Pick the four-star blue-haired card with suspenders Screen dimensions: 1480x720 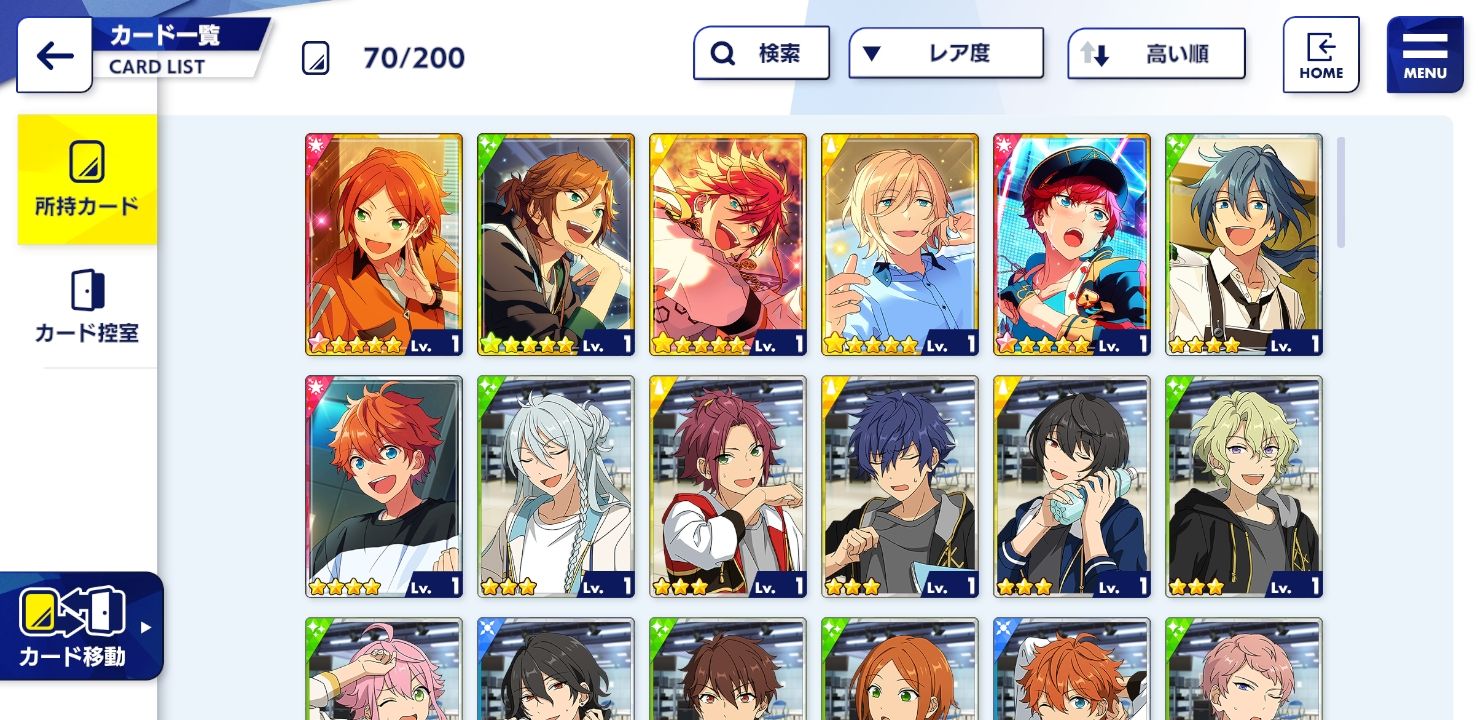click(x=1244, y=244)
